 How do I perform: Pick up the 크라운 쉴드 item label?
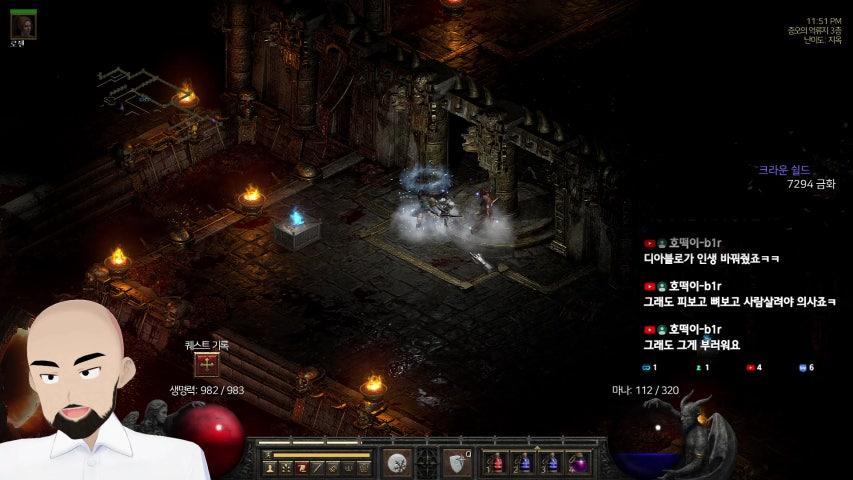tap(783, 170)
